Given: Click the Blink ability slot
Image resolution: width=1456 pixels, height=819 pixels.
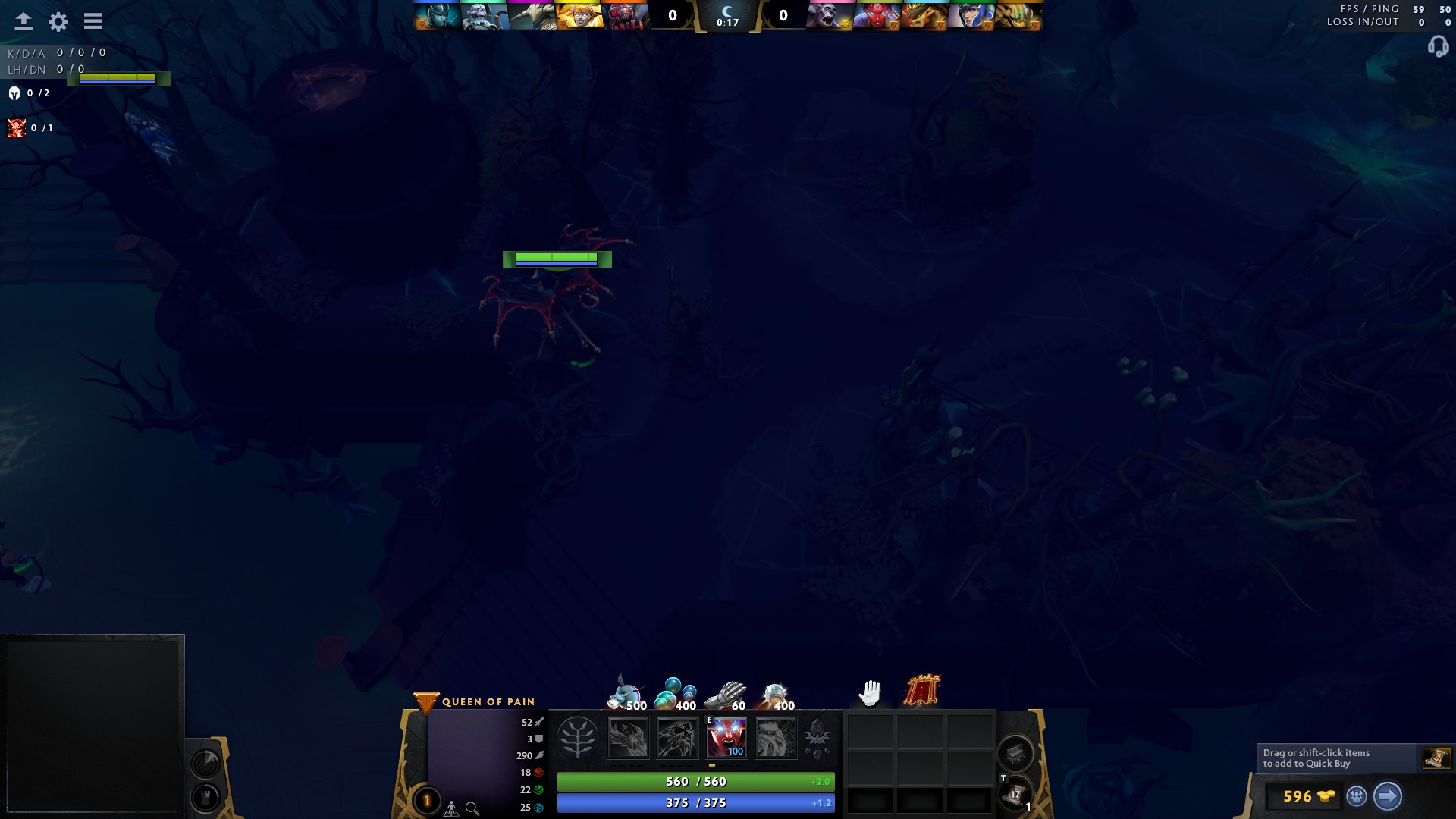Looking at the screenshot, I should pos(677,737).
